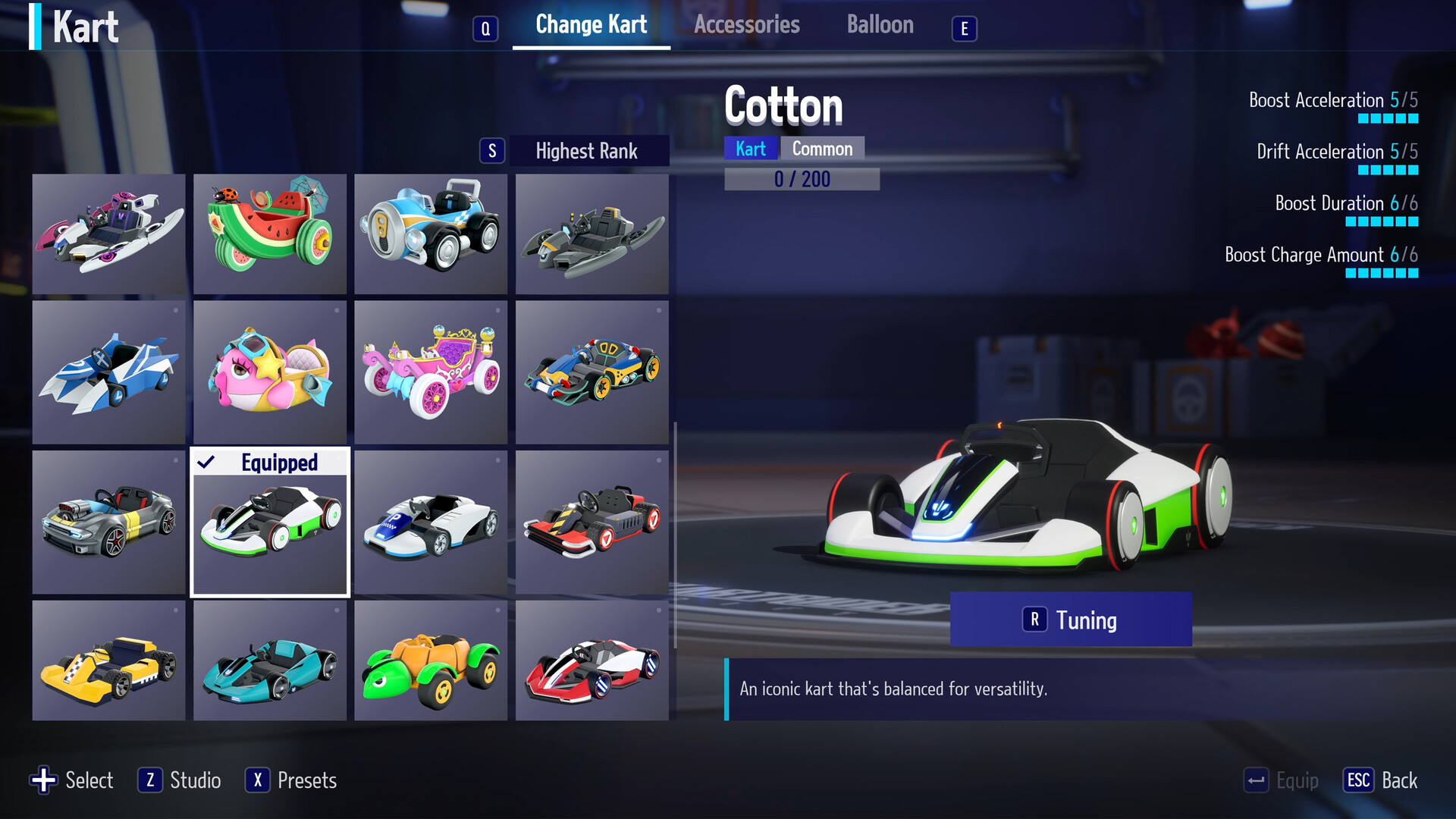Image resolution: width=1456 pixels, height=819 pixels.
Task: Select the gray hovercraft kart
Action: click(592, 234)
